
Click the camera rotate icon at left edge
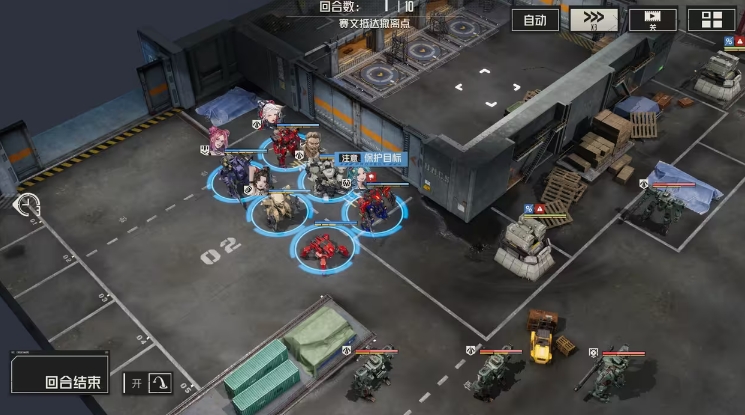(x=27, y=206)
